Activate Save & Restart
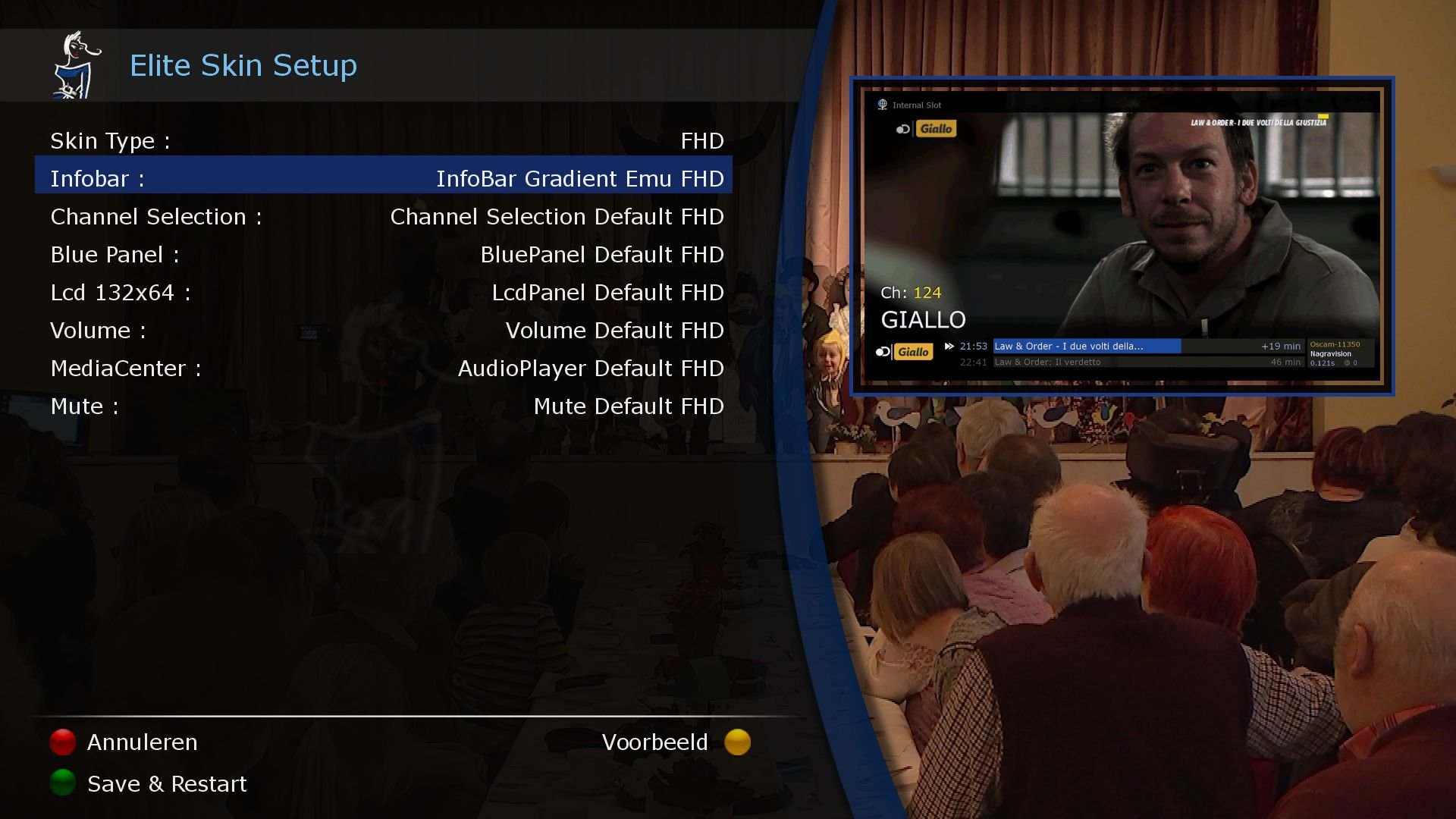This screenshot has height=819, width=1456. click(167, 783)
